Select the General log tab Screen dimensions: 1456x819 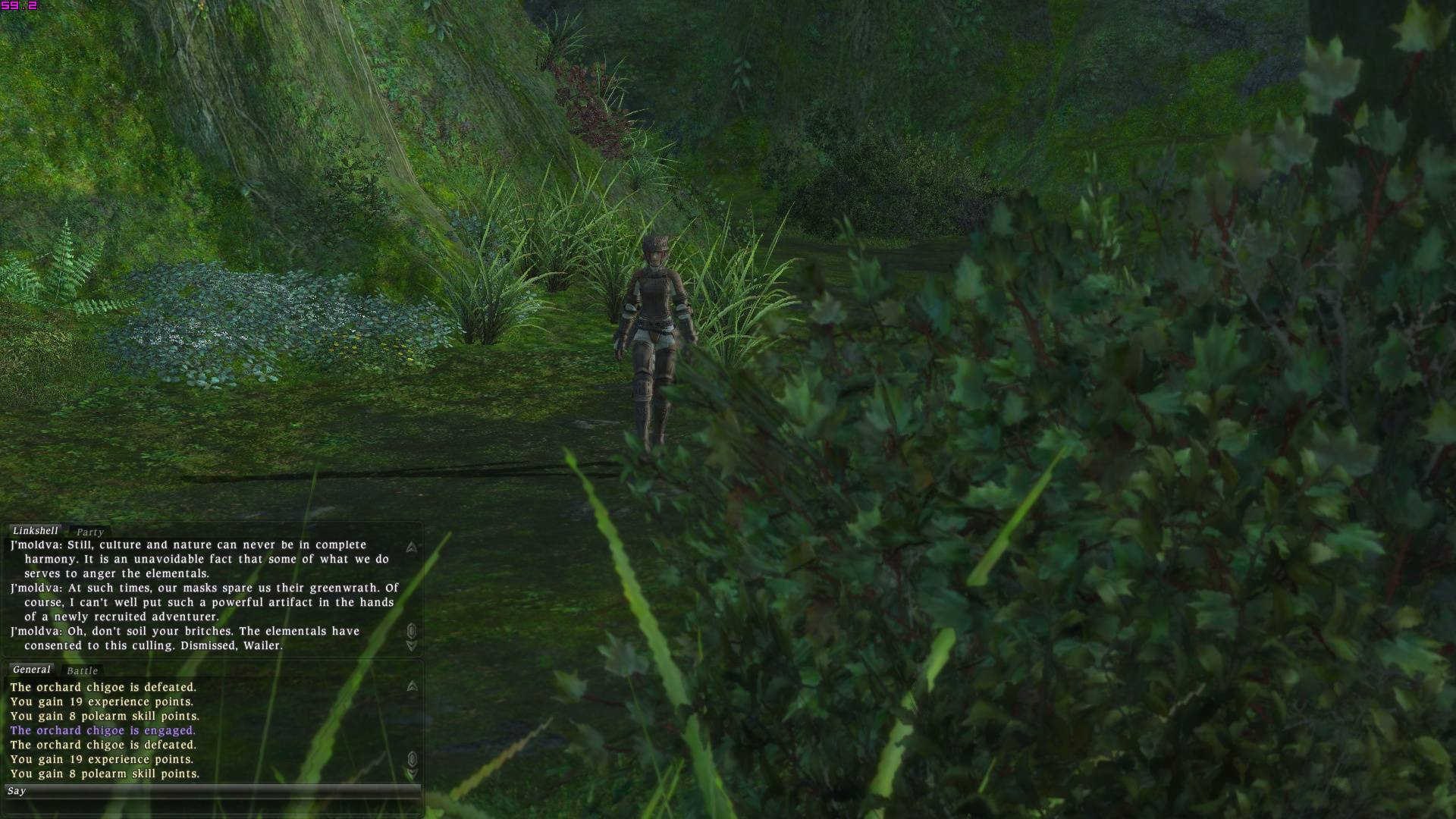(x=31, y=670)
